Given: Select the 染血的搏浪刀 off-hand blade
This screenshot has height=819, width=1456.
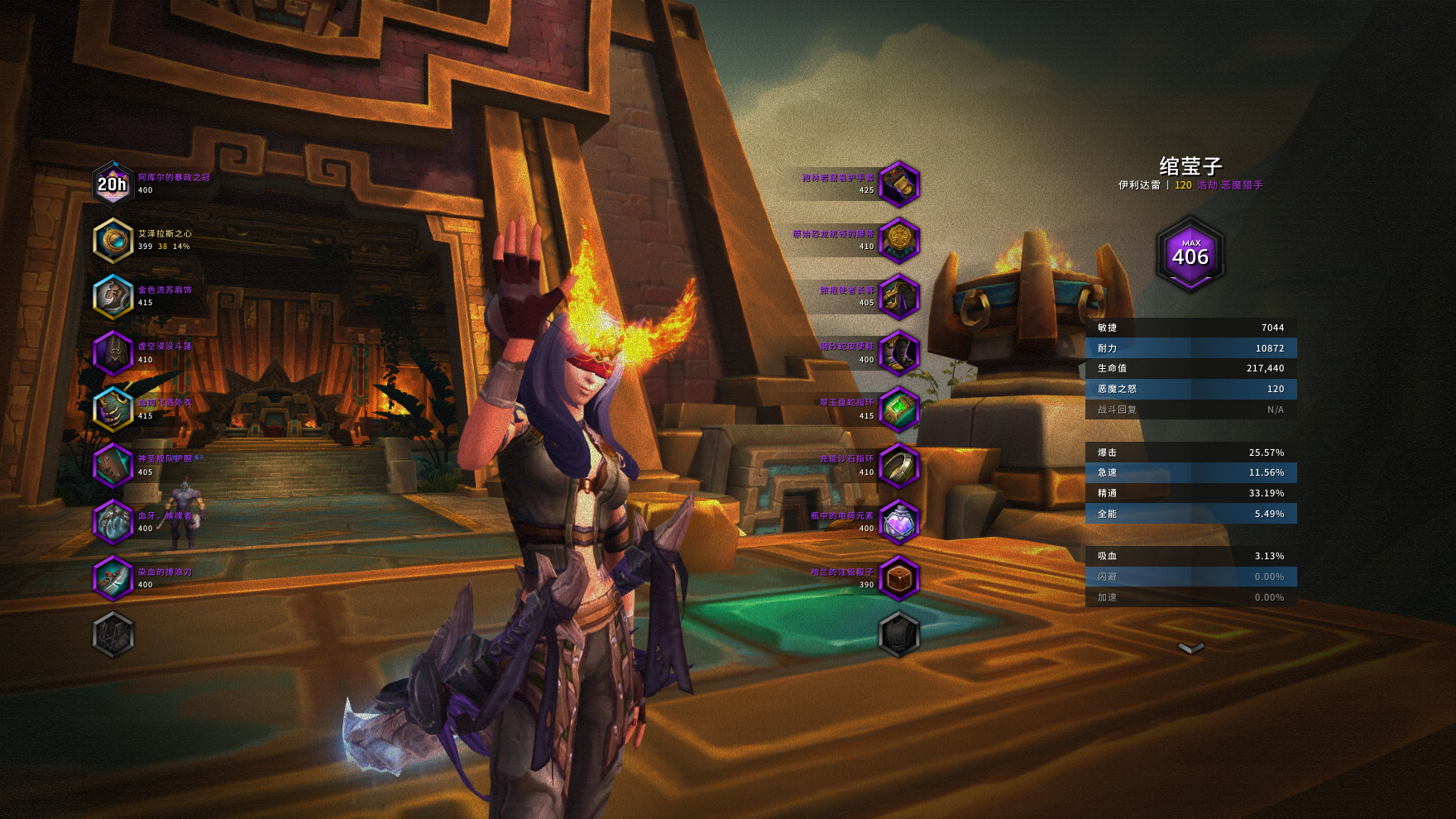Looking at the screenshot, I should (x=113, y=578).
